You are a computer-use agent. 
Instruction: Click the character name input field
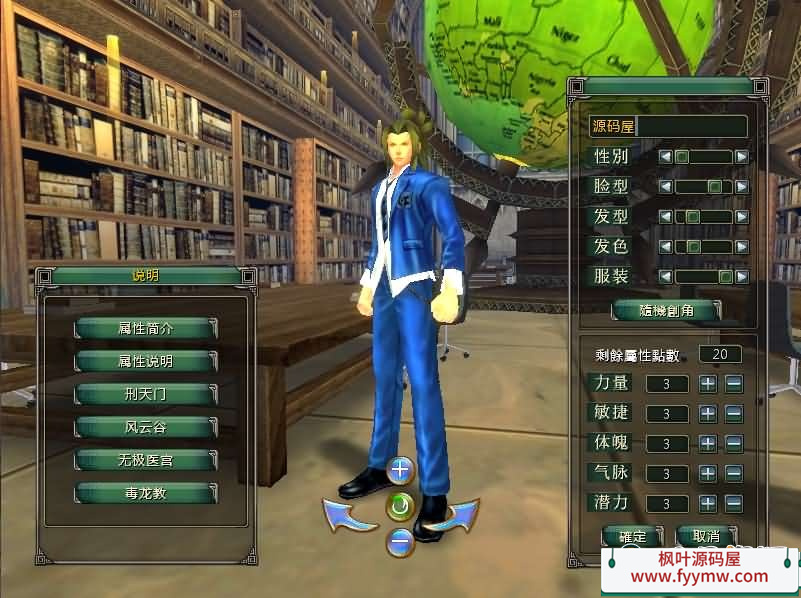pos(692,127)
